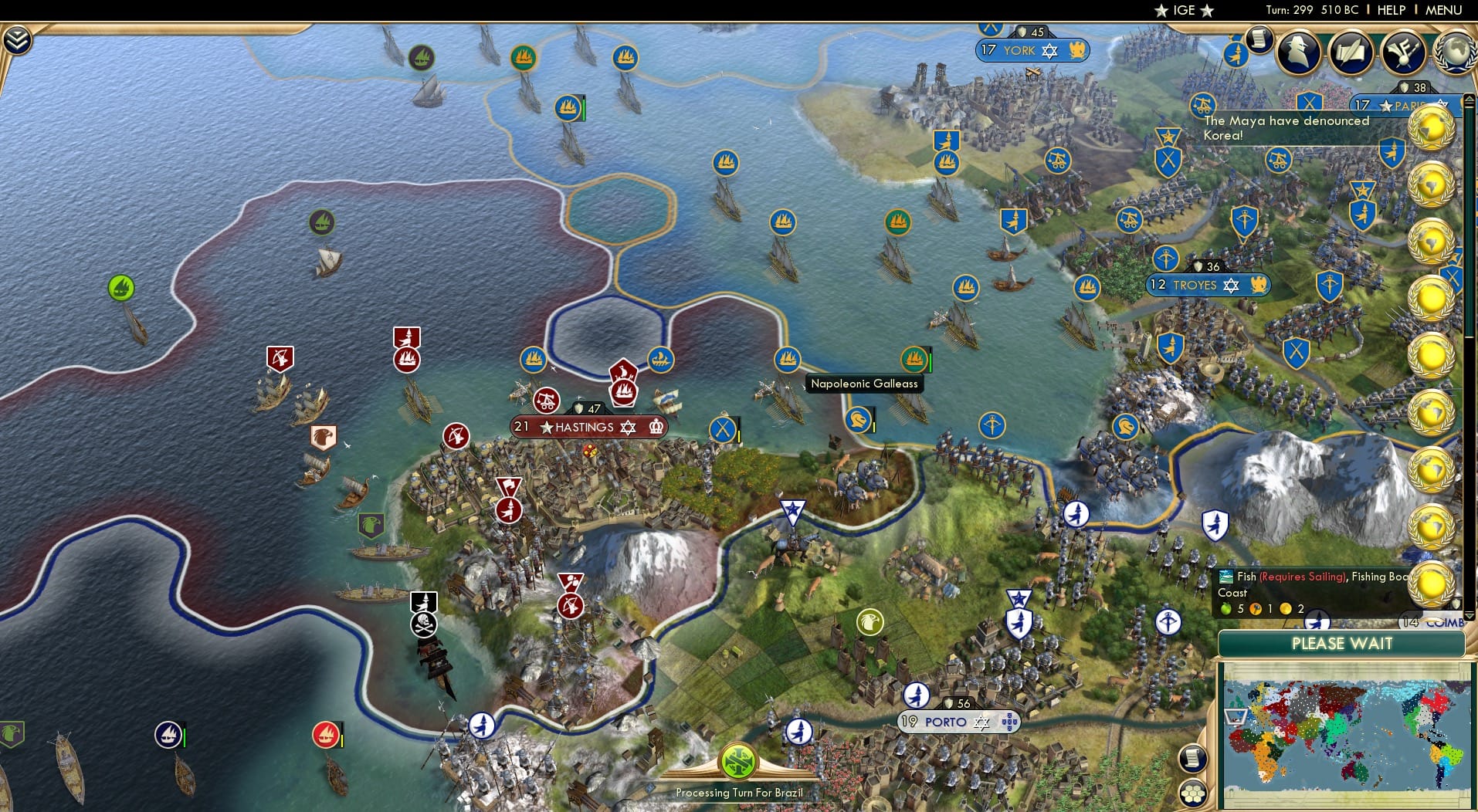The image size is (1478, 812).
Task: Open the notification log scroll icon
Action: pyautogui.click(x=1260, y=42)
